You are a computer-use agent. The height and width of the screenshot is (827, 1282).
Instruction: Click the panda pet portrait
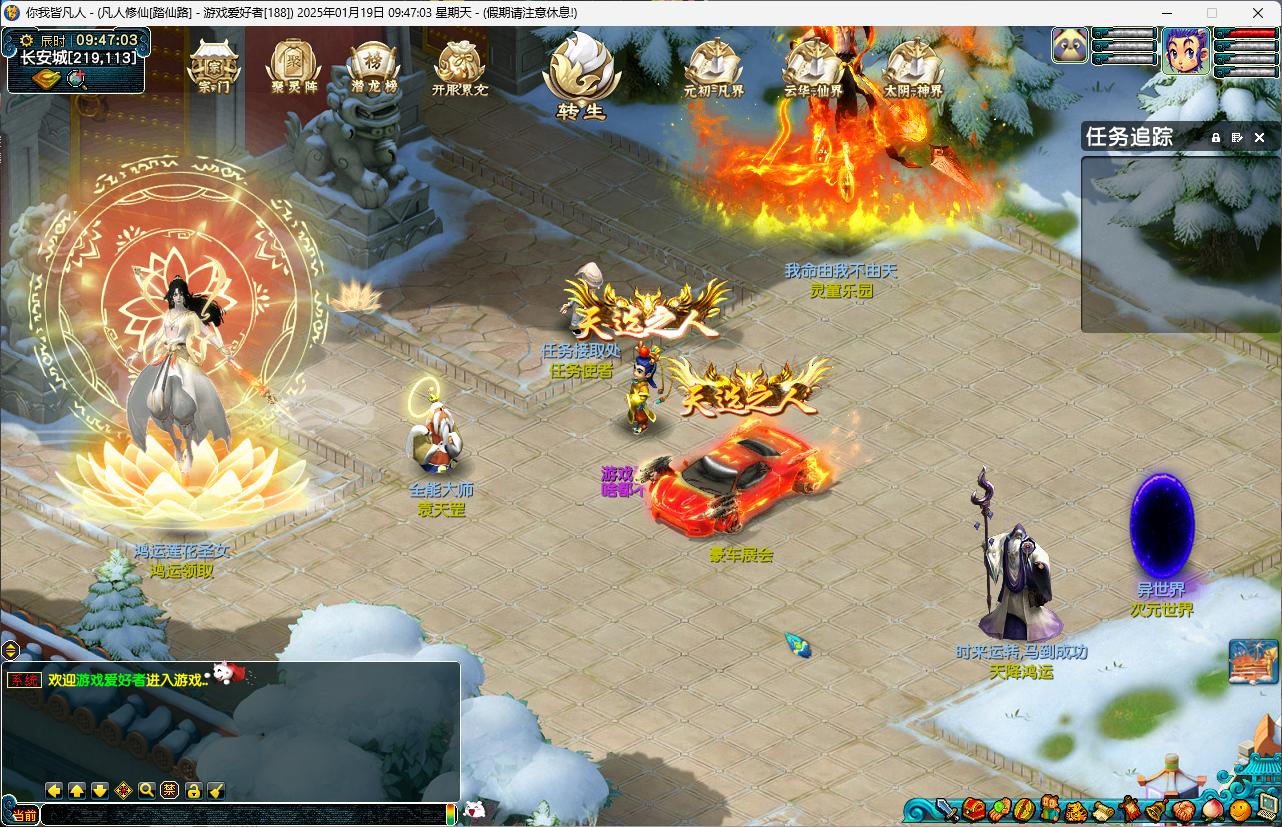[x=1070, y=46]
